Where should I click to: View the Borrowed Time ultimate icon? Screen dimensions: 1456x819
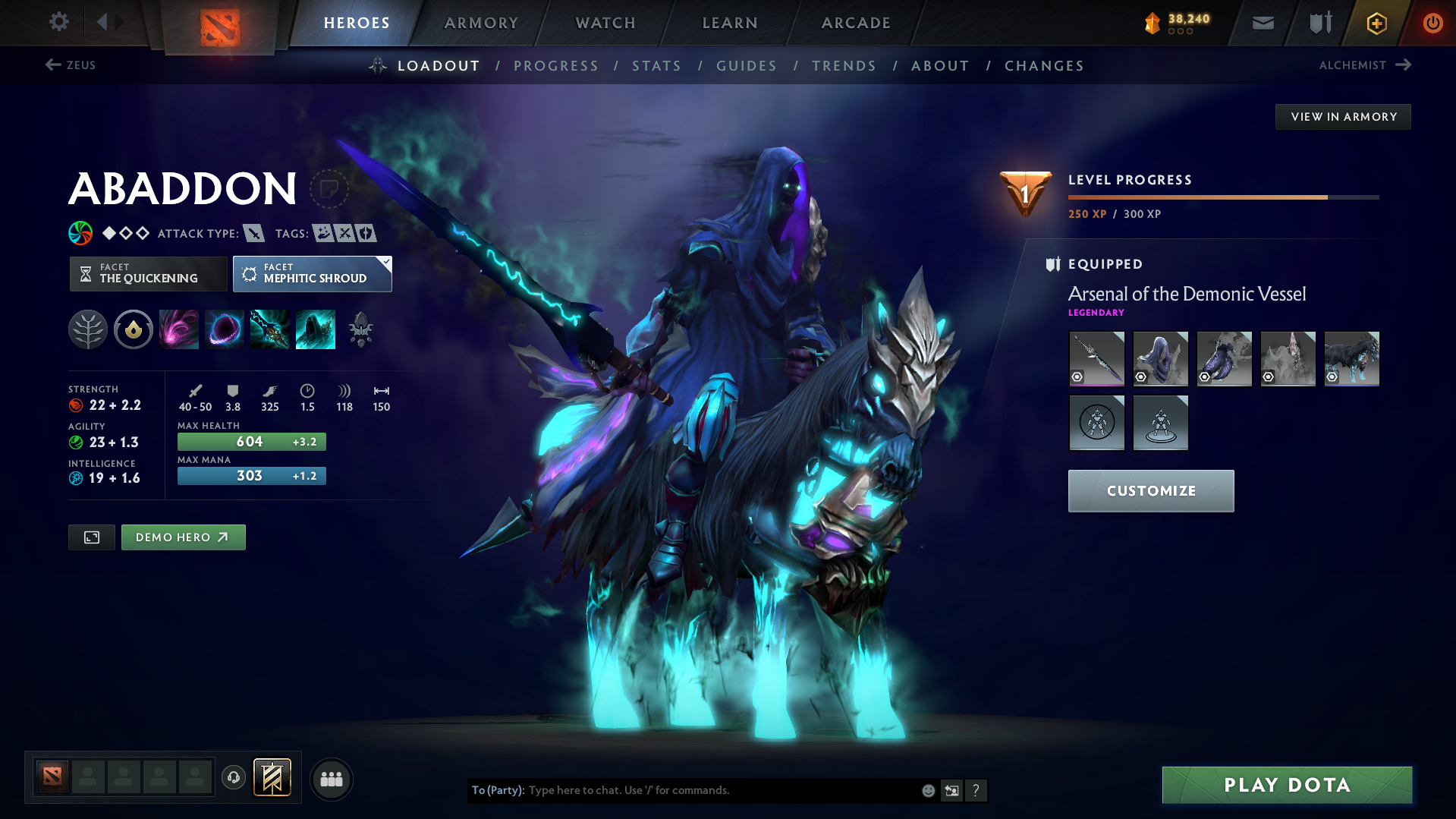[316, 329]
